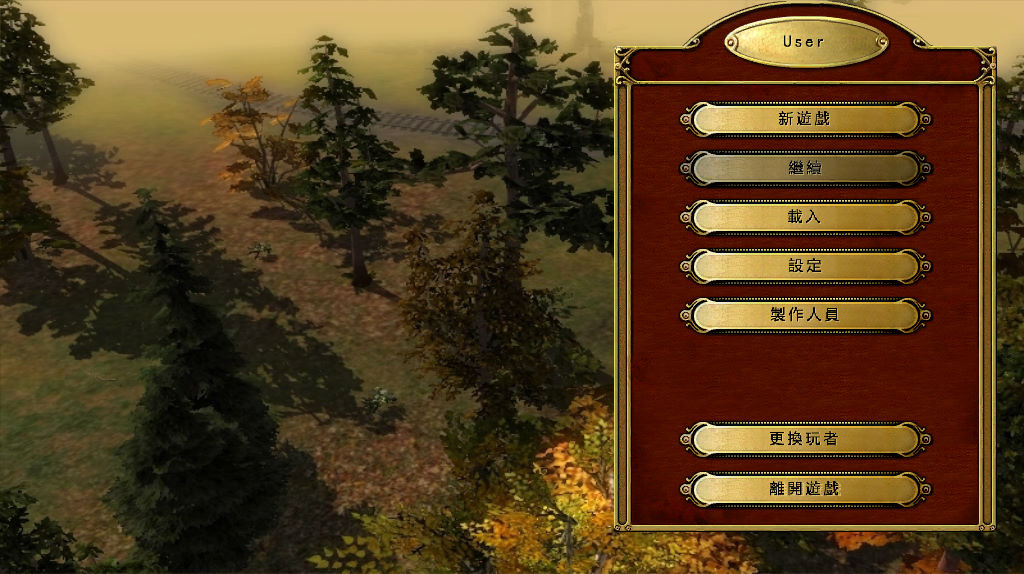Select 更換玩家 to change player
Screen dimensions: 1024x574
click(x=805, y=439)
